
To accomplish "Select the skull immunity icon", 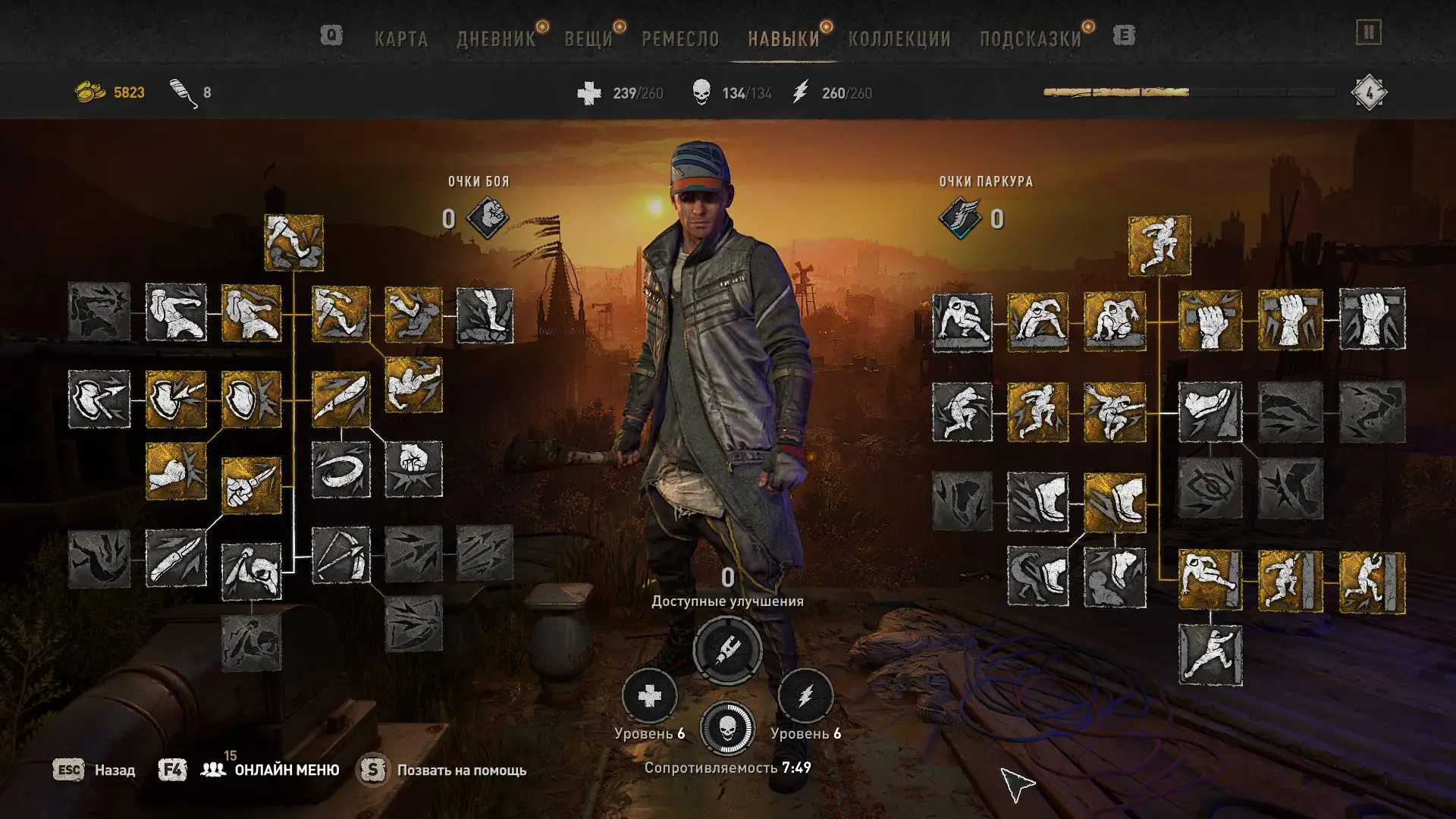I will [x=727, y=729].
